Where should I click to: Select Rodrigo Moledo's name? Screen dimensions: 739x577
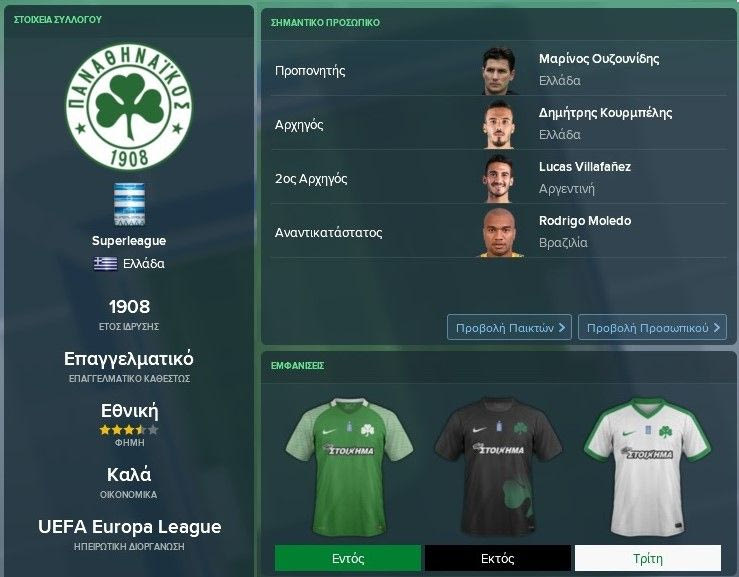pos(584,221)
